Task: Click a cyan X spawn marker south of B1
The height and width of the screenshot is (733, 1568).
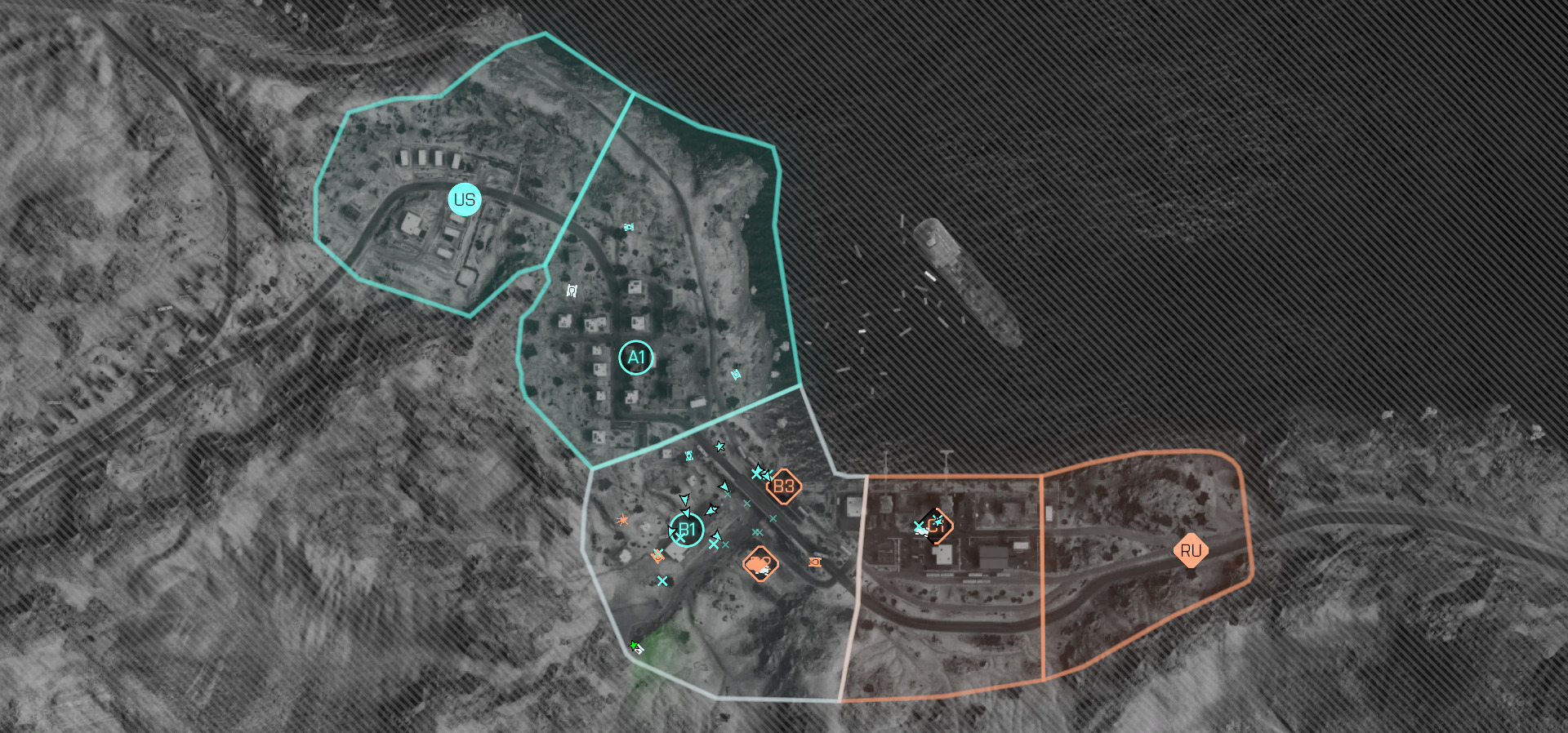Action: tap(663, 580)
